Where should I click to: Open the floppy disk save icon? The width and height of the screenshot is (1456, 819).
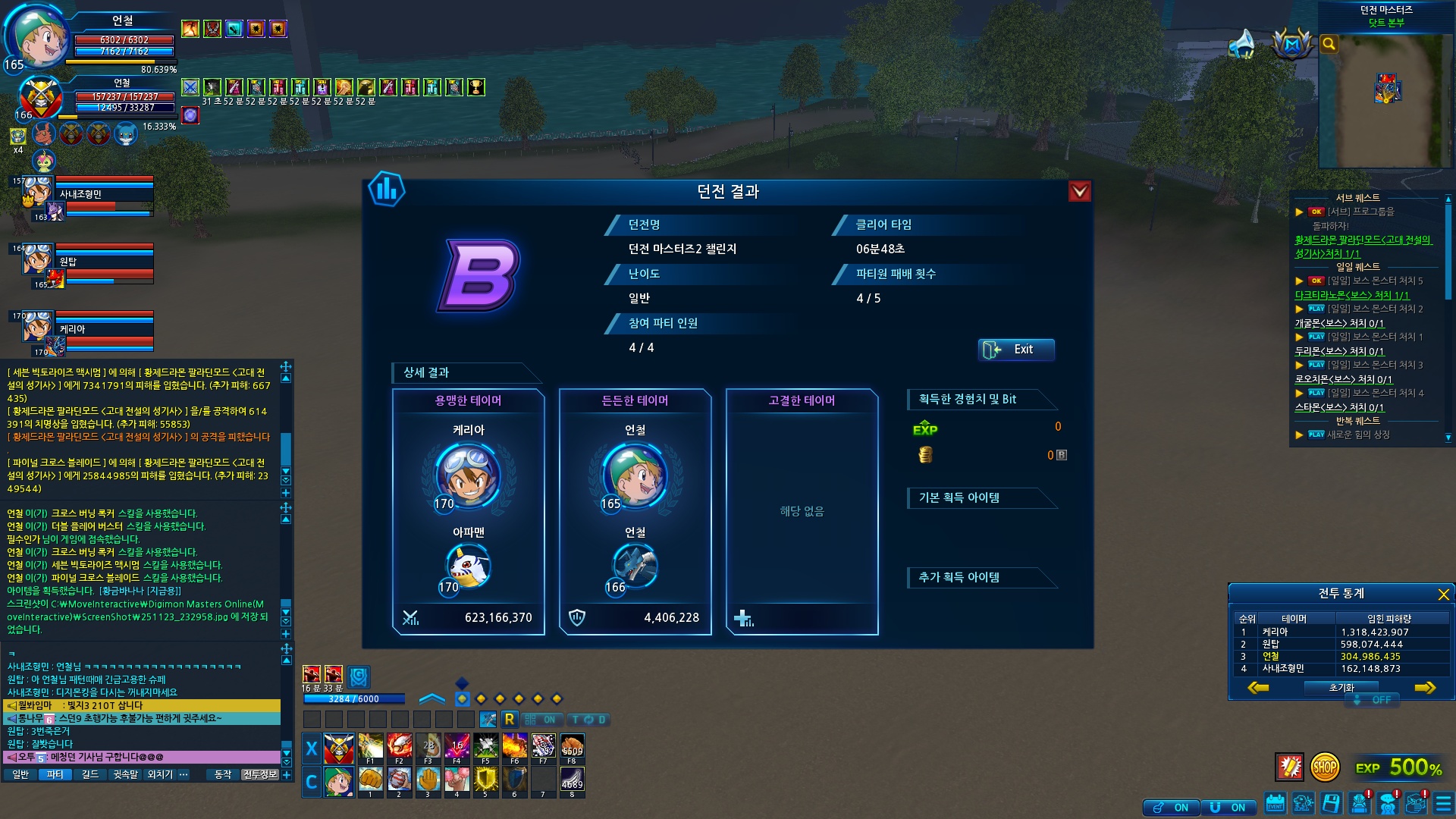[1331, 803]
